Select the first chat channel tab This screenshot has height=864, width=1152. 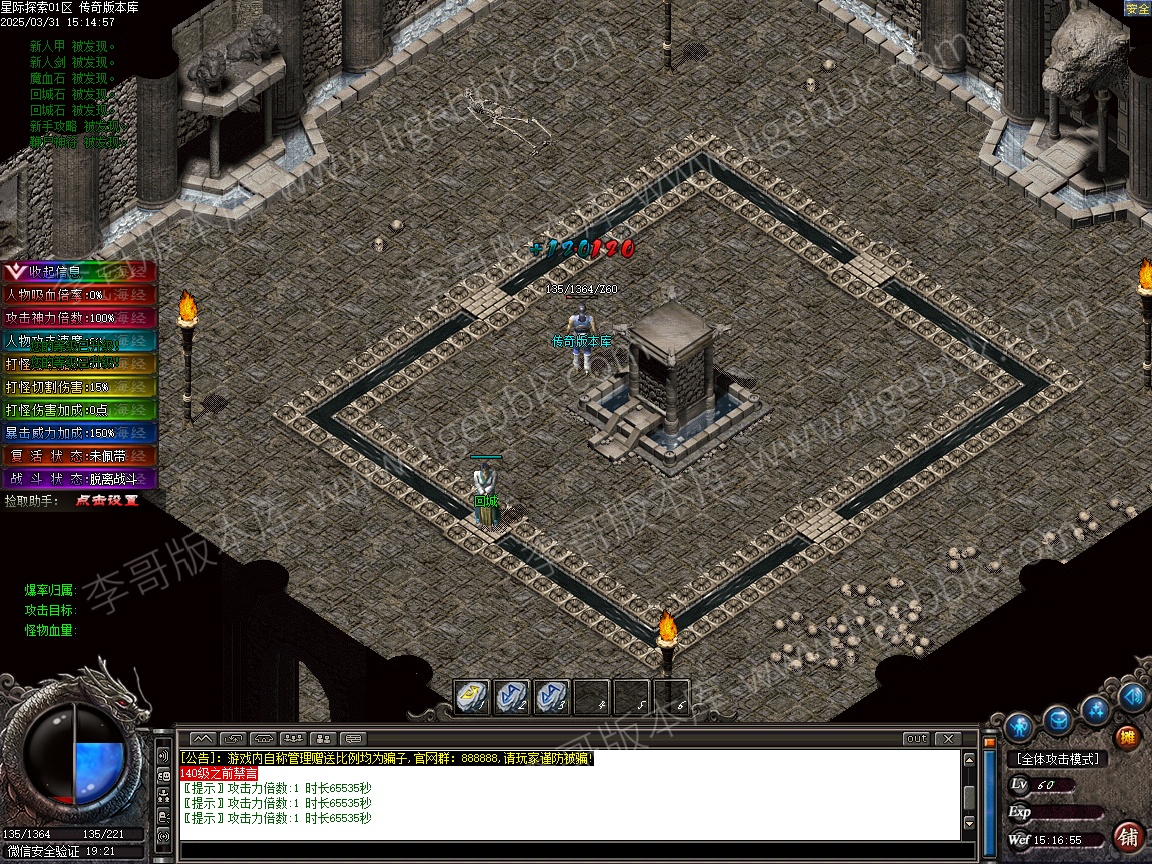[x=202, y=739]
